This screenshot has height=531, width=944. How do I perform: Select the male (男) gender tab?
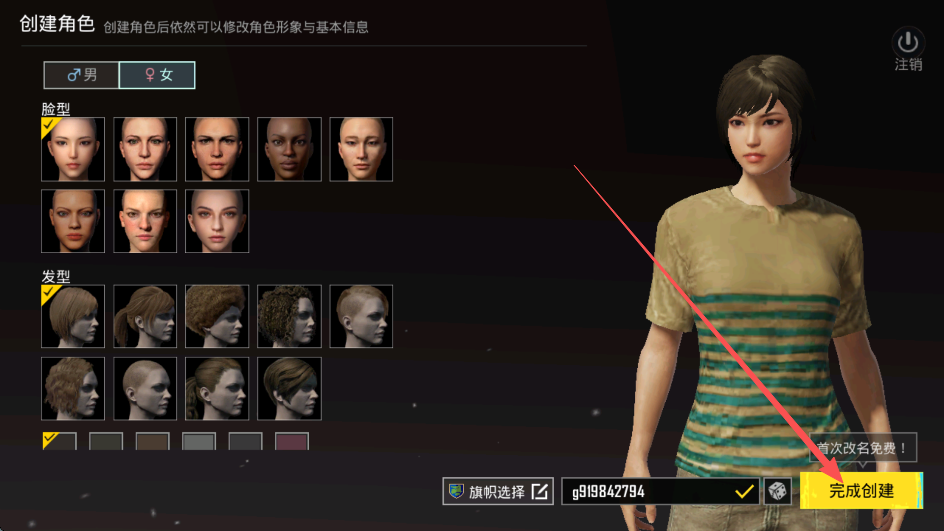[x=81, y=75]
